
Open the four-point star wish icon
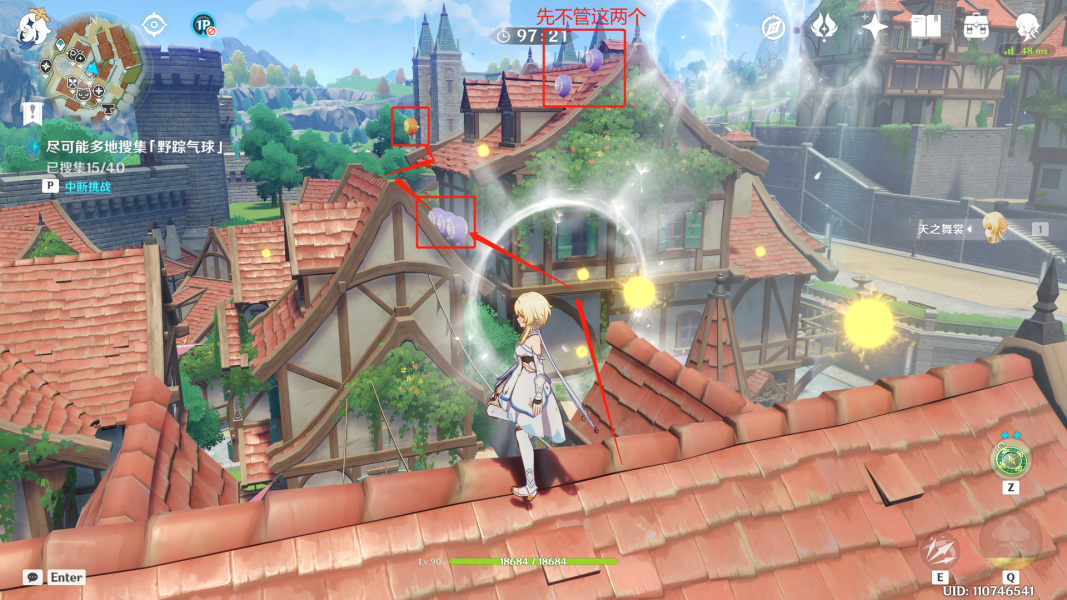click(875, 27)
